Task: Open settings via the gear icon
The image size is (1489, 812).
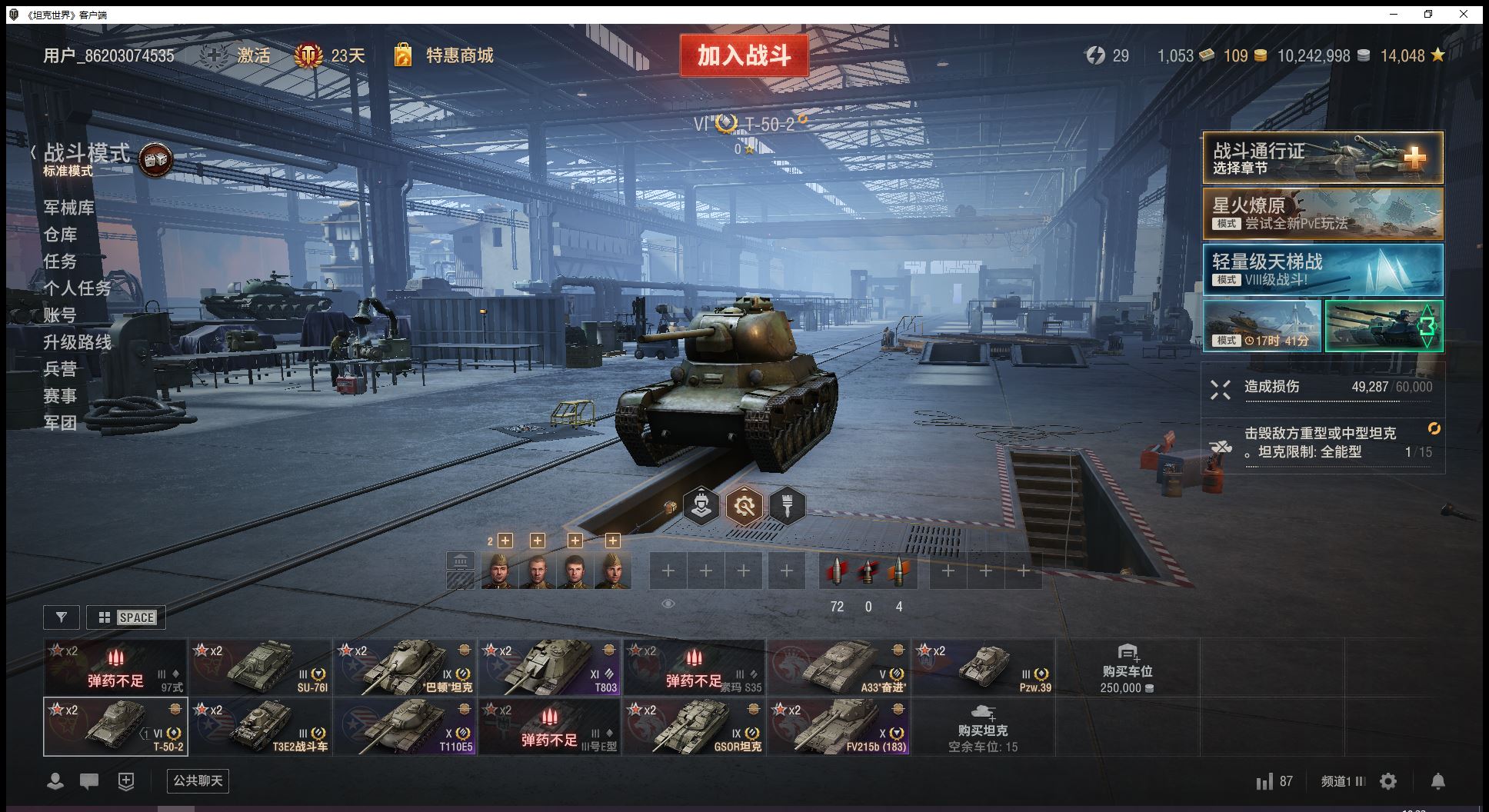Action: click(x=1388, y=781)
